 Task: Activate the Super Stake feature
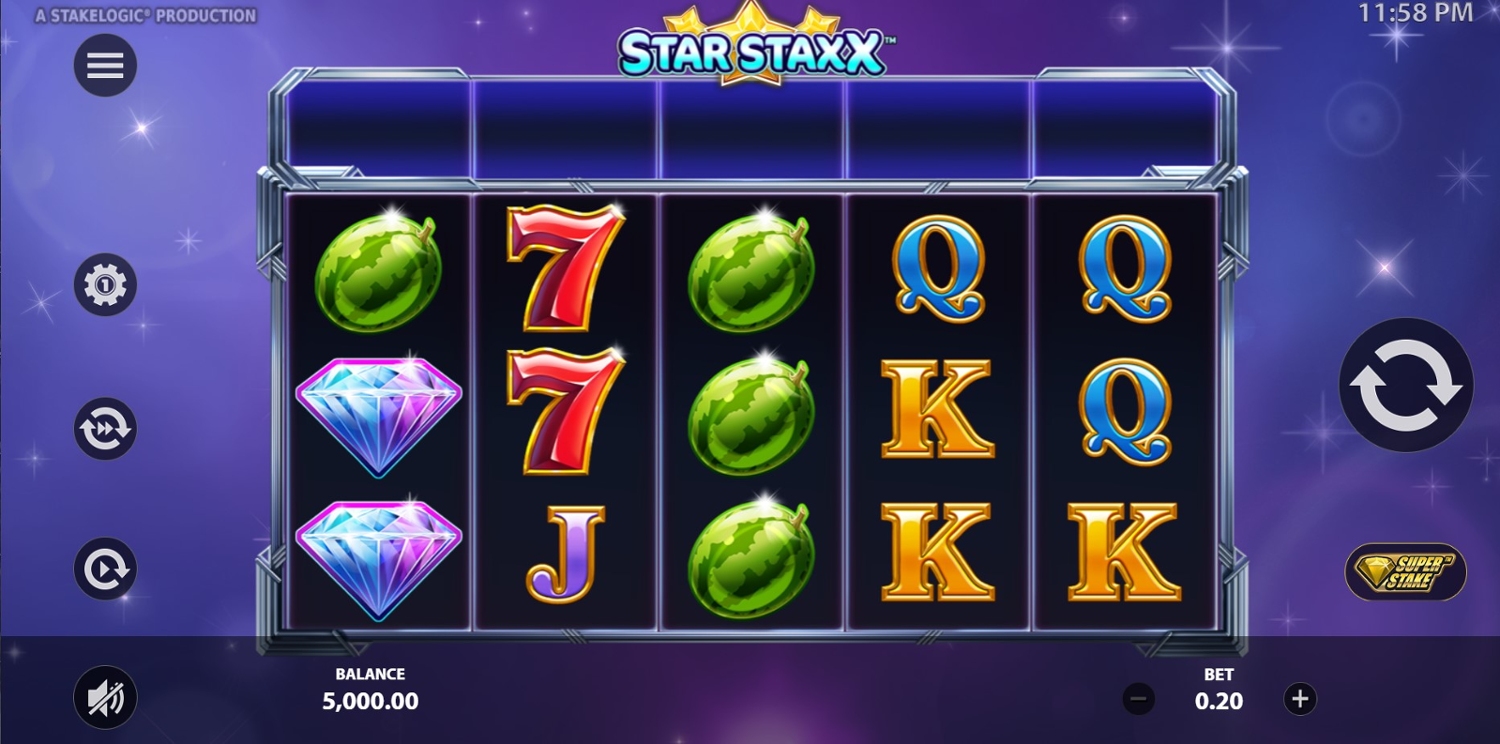[1405, 572]
